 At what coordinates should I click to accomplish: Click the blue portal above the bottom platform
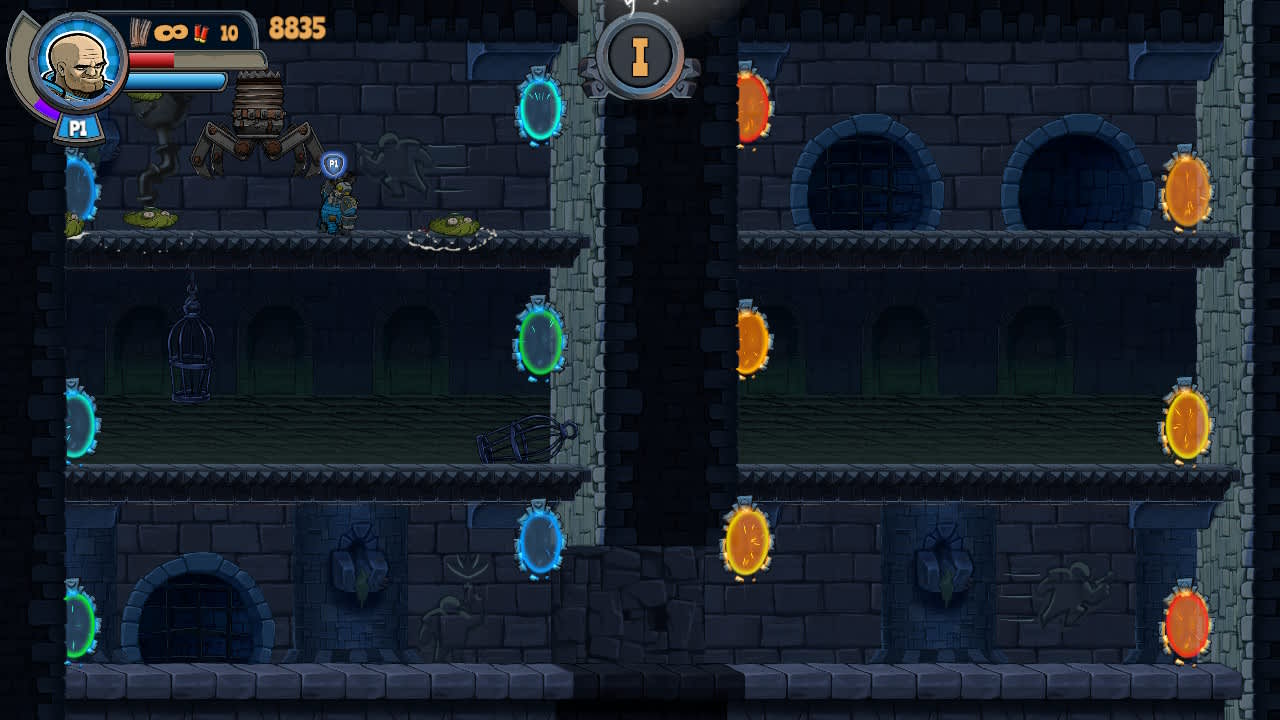click(540, 543)
